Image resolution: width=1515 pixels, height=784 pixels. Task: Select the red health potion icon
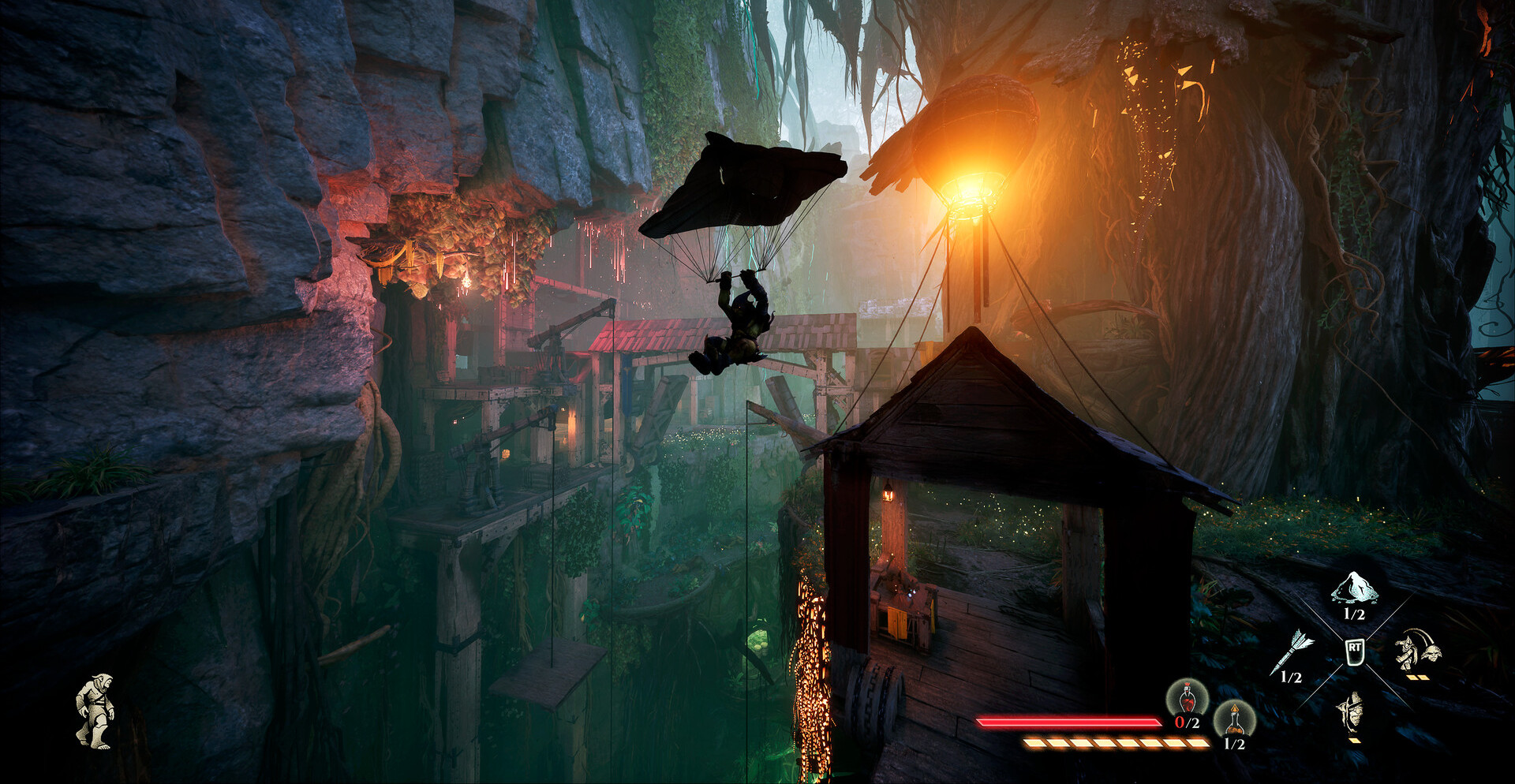(1187, 699)
